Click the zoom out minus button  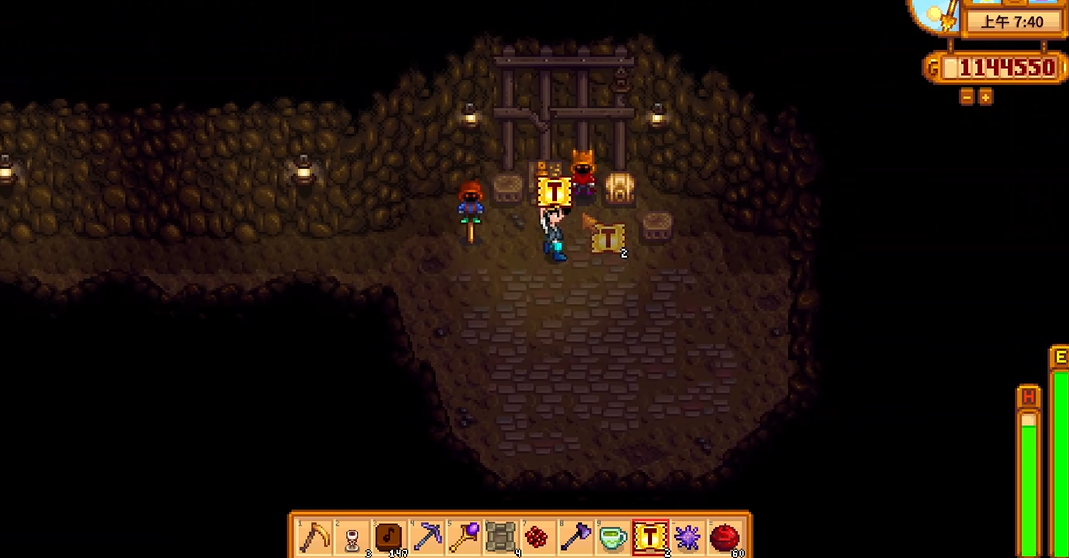tap(967, 97)
